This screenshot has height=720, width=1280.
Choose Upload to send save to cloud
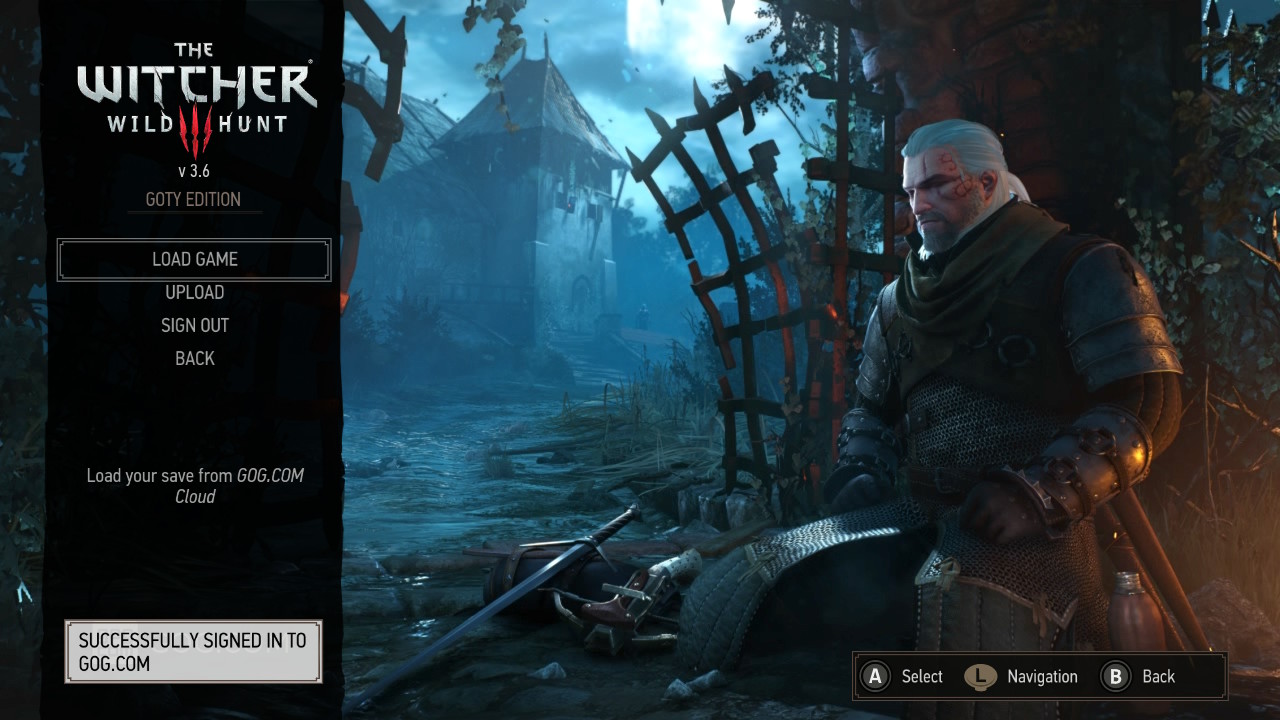tap(194, 292)
